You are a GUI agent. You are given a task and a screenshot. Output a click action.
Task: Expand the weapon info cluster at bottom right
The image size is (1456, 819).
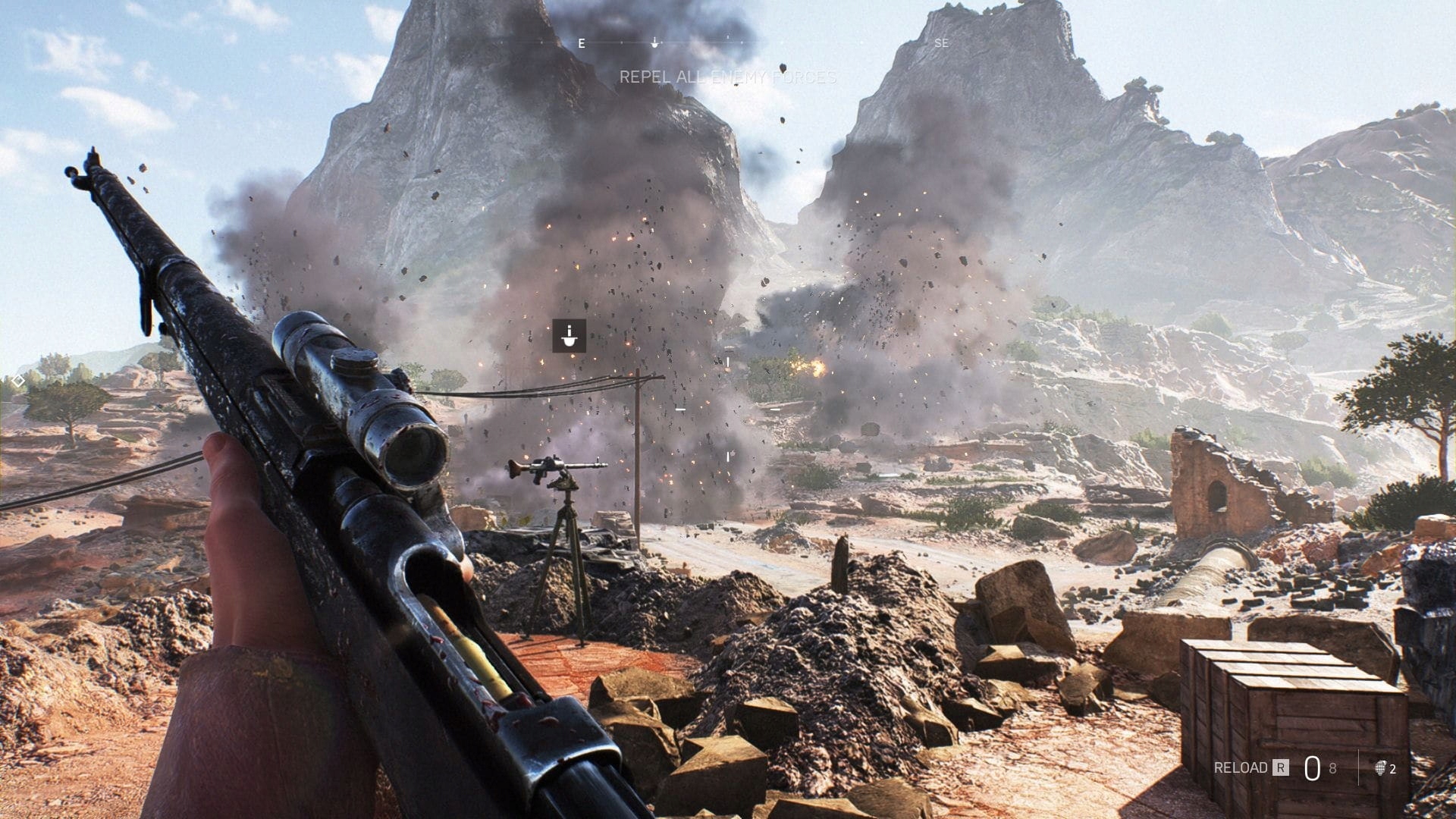[x=1304, y=767]
